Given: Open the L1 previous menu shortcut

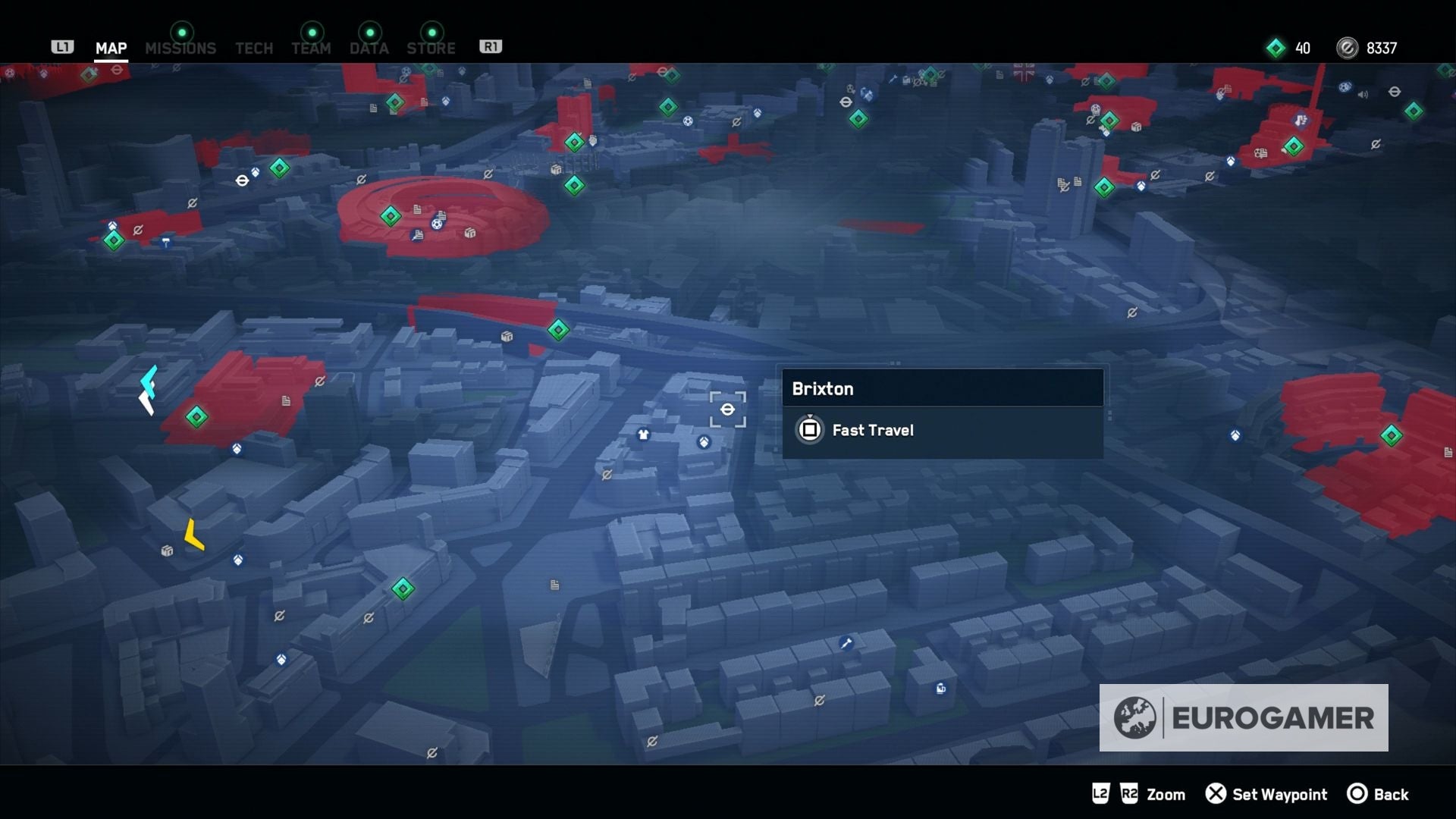Looking at the screenshot, I should click(63, 46).
